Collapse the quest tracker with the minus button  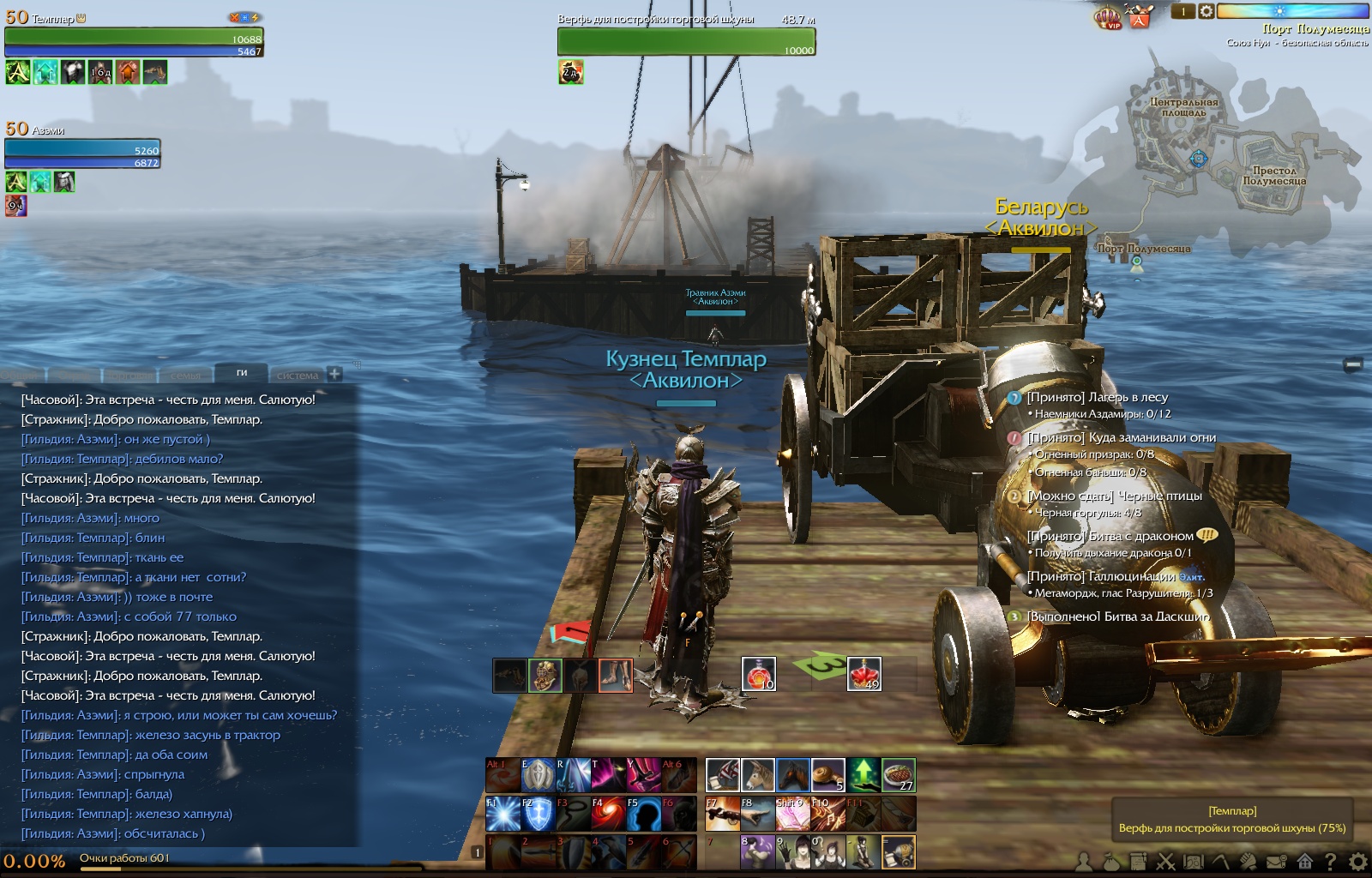coord(1353,364)
